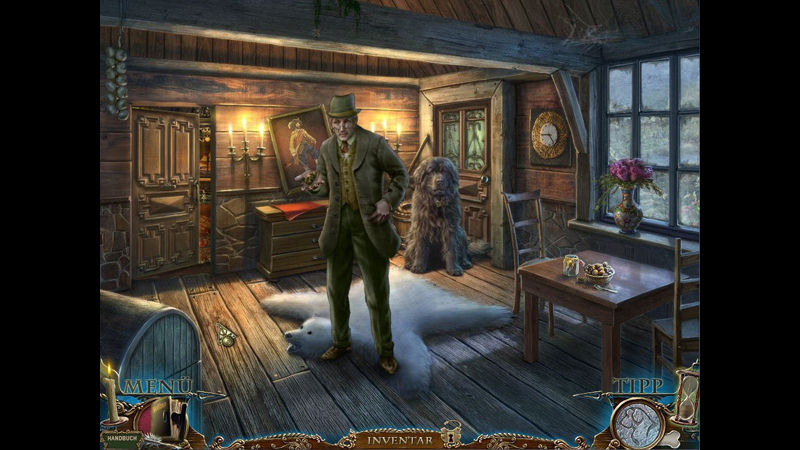Expand the Inventar bar

coord(398,439)
